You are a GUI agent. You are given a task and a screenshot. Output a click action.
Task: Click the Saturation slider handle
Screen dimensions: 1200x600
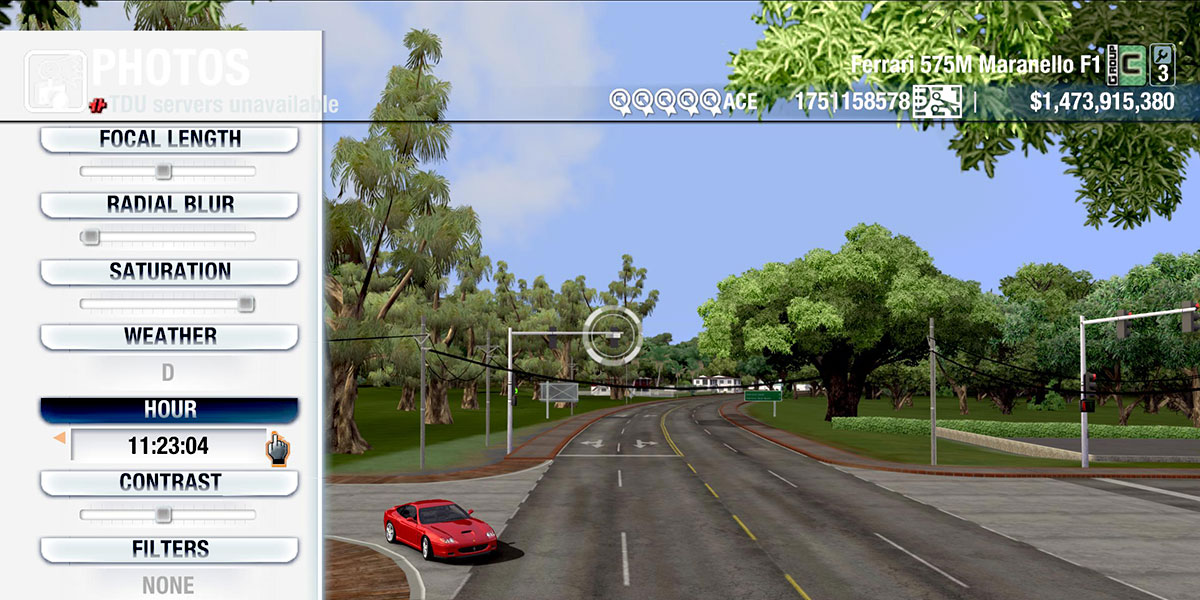click(x=245, y=304)
